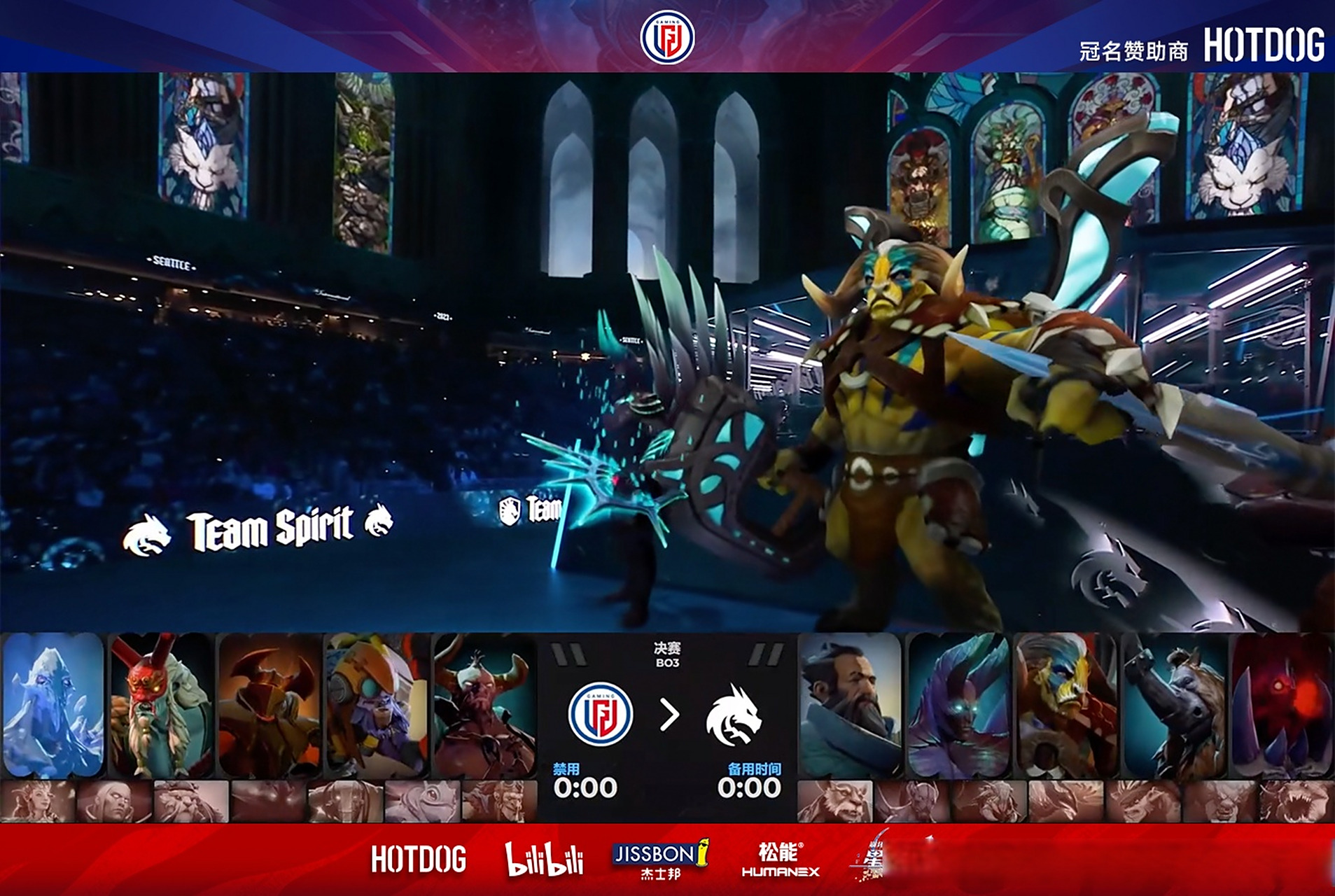This screenshot has height=896, width=1335.
Task: Select the Gyrocopter hero portrait
Action: 377,705
